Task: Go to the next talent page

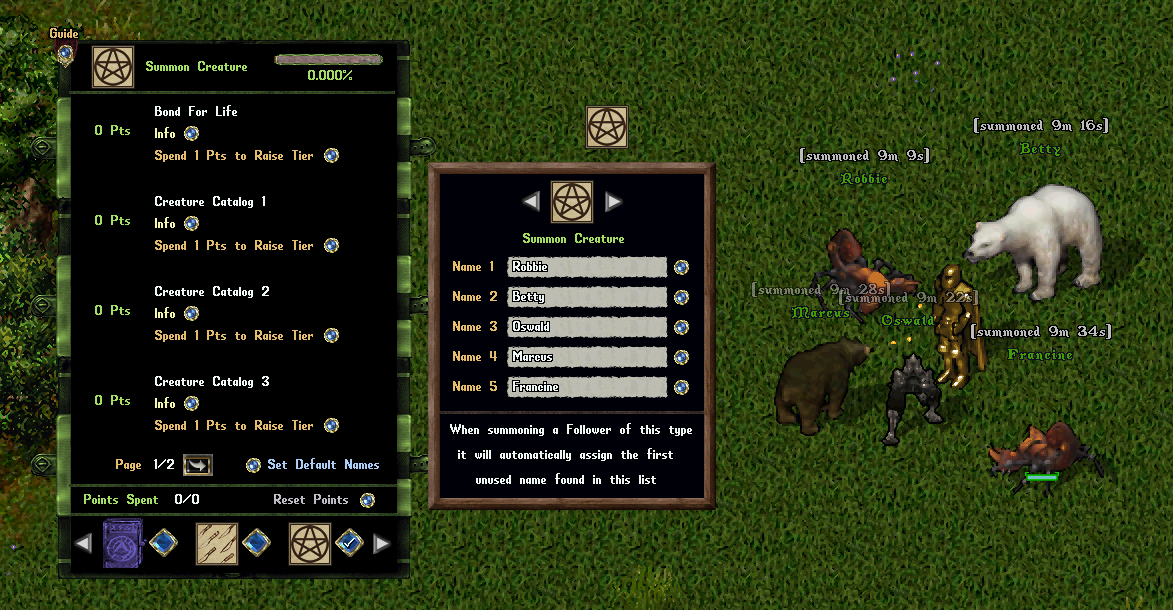Action: [x=197, y=465]
